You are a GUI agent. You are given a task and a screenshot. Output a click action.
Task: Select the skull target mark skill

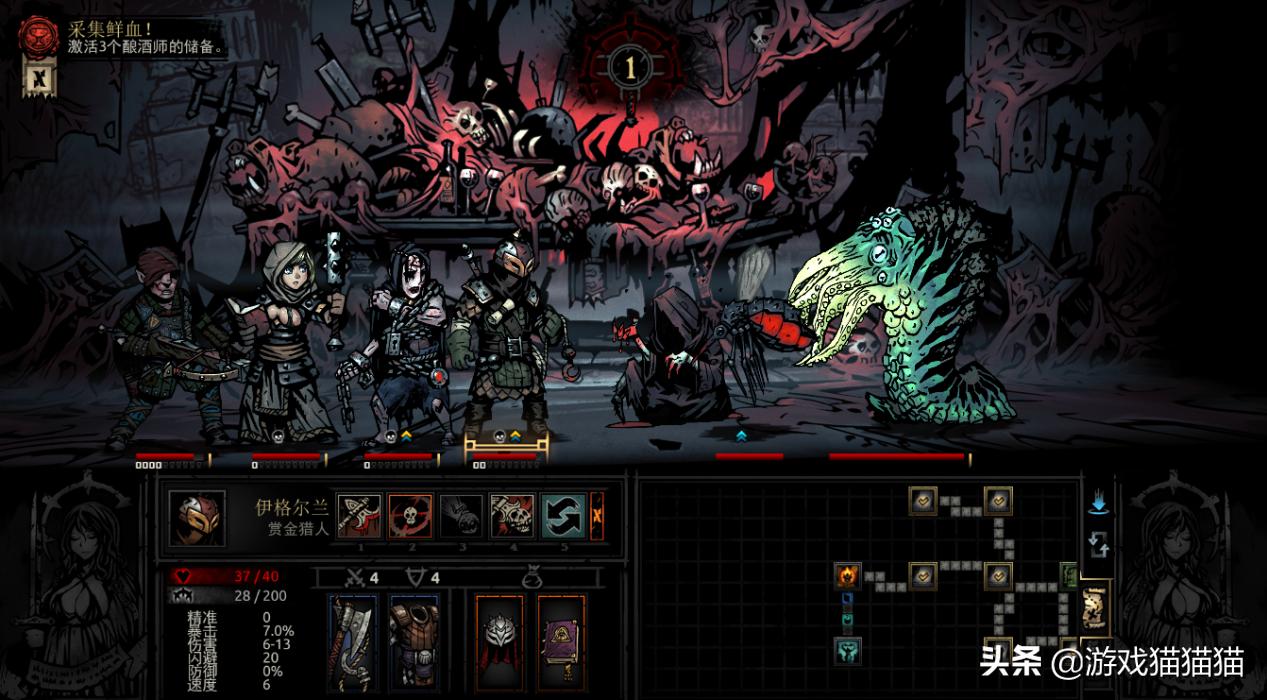tap(410, 516)
